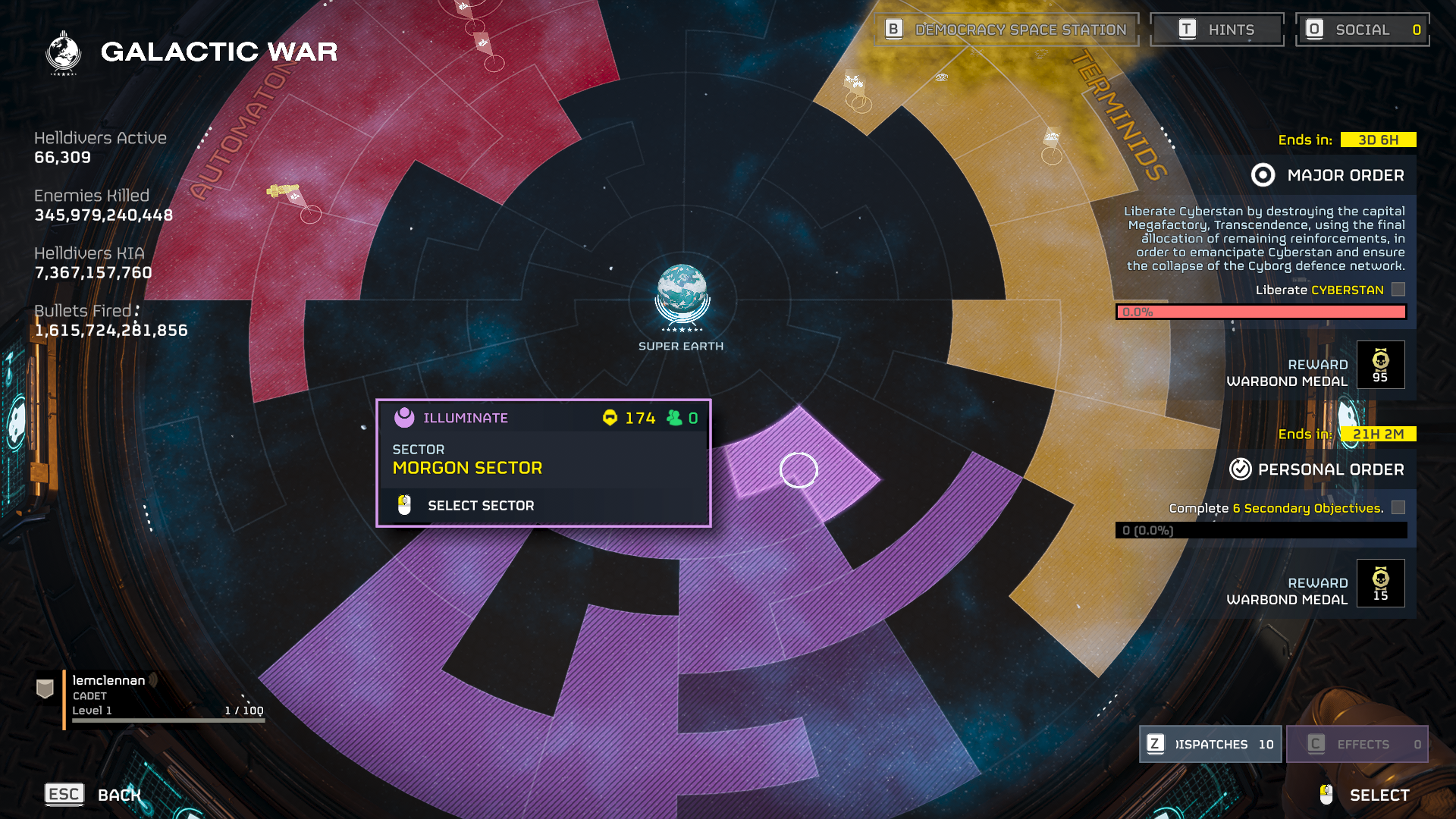Open the Personal Order details
The image size is (1456, 819).
click(1317, 469)
